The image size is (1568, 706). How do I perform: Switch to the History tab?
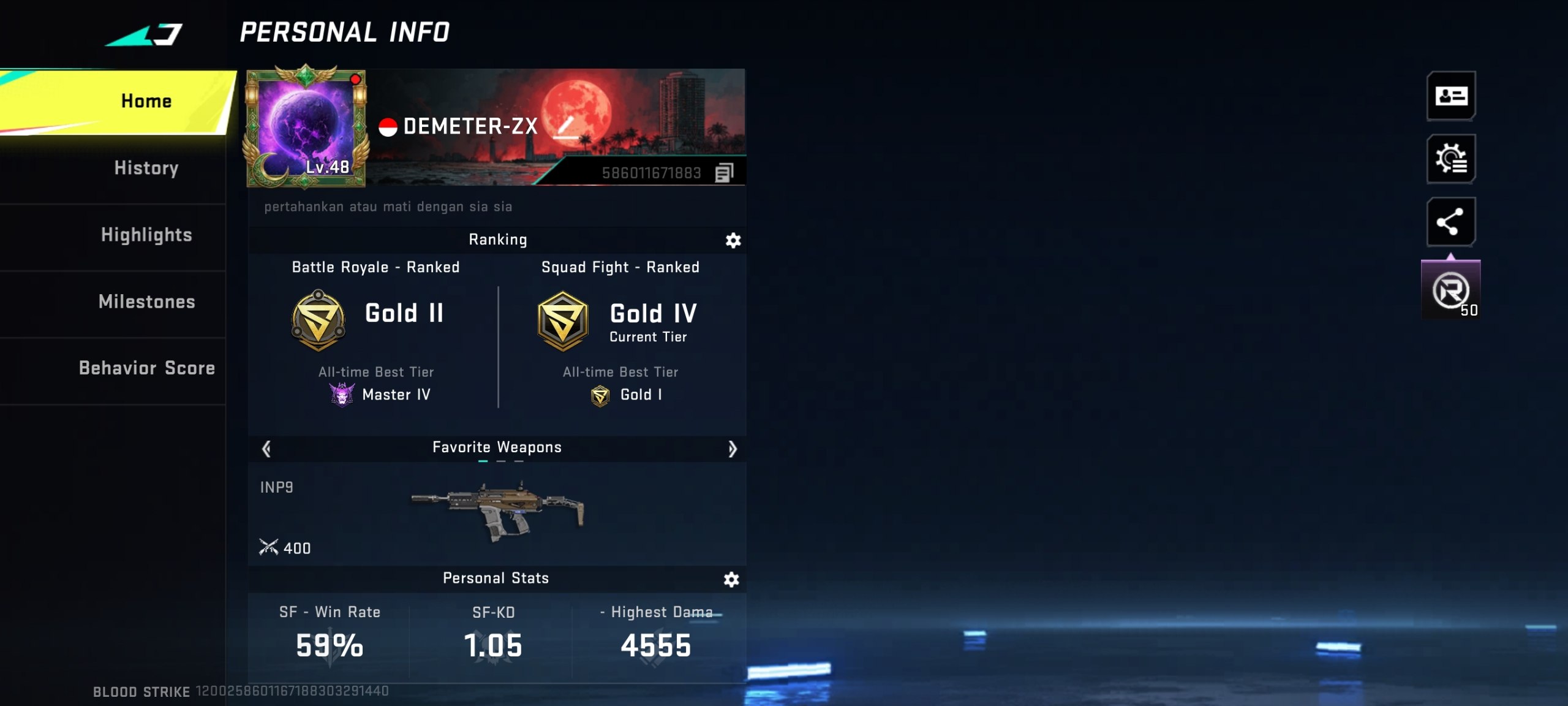(x=146, y=167)
